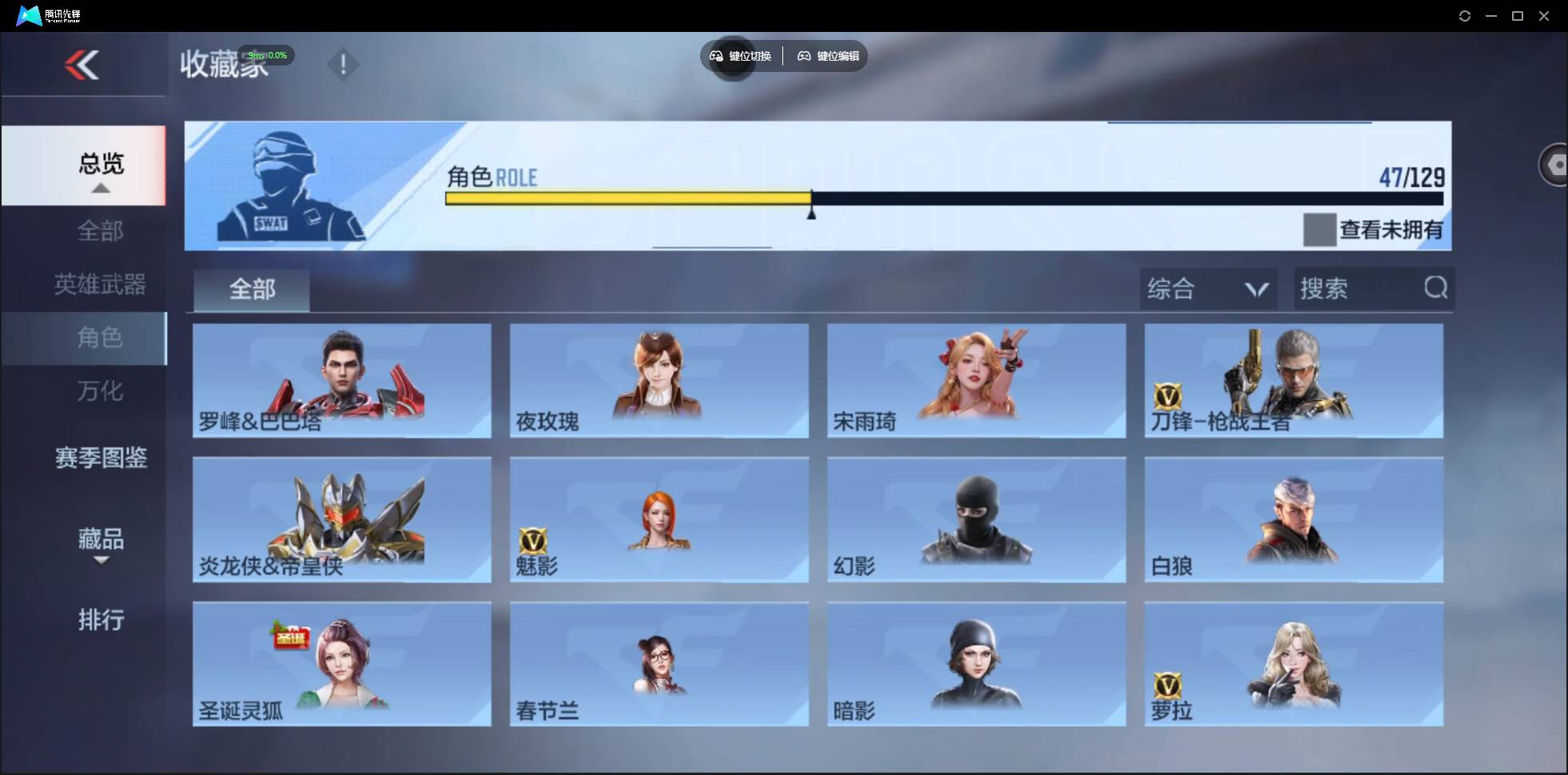Click the 键位切换 gamepad icon
The width and height of the screenshot is (1568, 775).
coord(717,56)
